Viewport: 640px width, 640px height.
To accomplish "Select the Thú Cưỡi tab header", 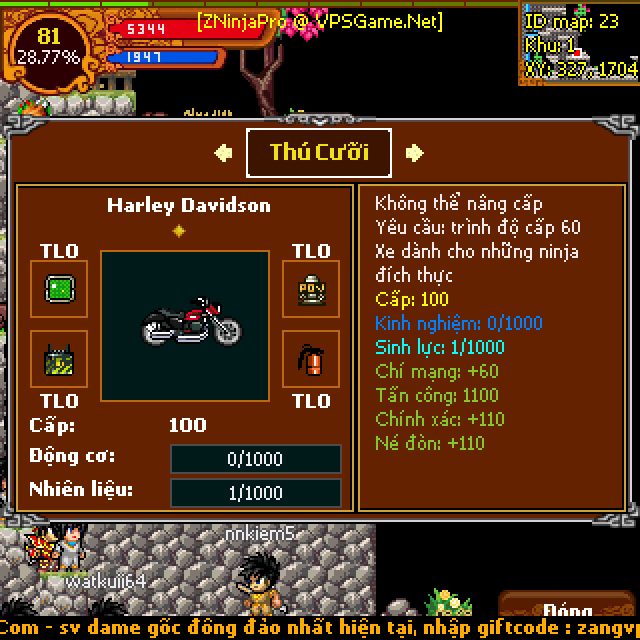I will (319, 152).
